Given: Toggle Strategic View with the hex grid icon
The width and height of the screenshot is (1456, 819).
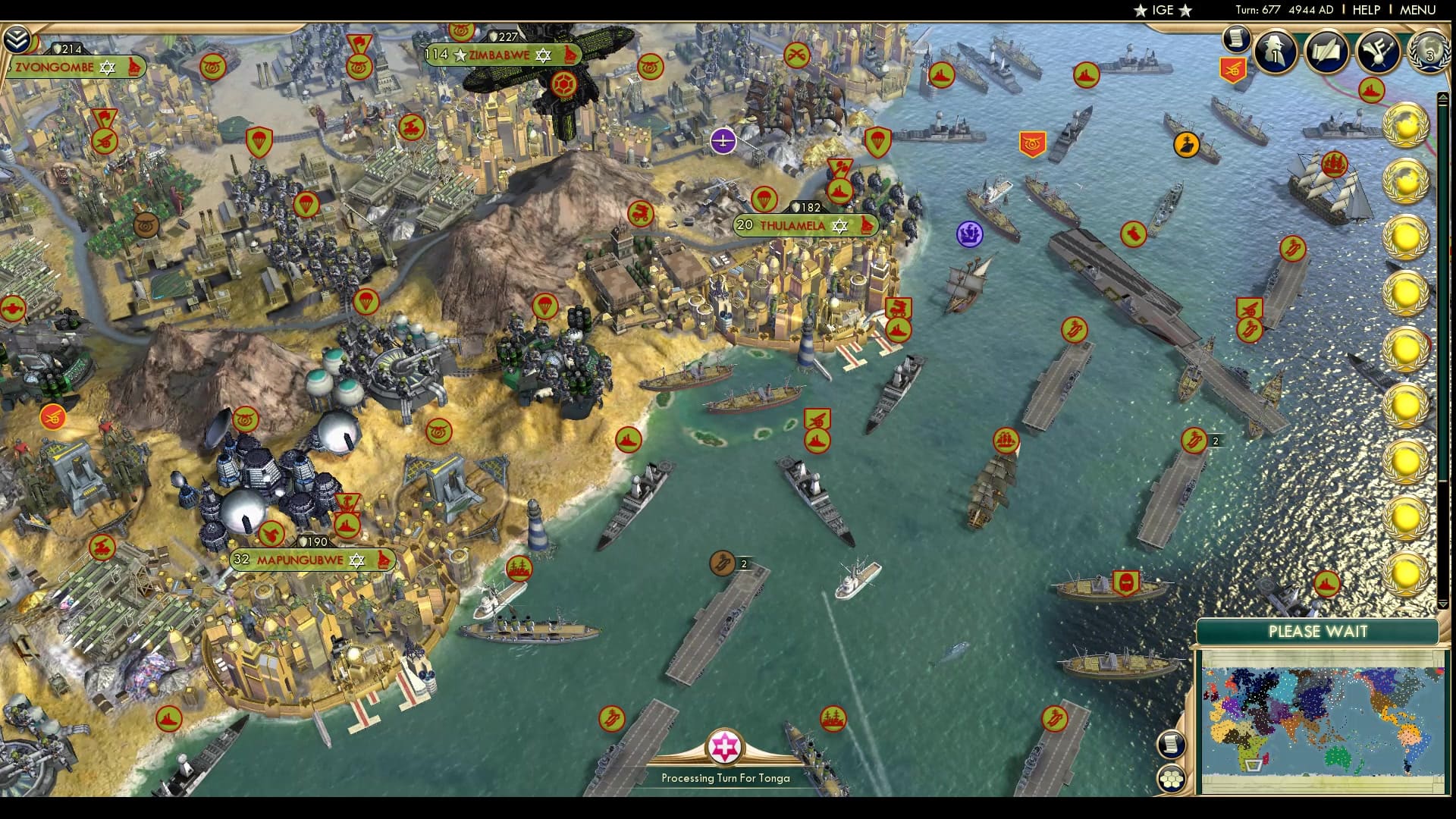Looking at the screenshot, I should coord(1172,777).
